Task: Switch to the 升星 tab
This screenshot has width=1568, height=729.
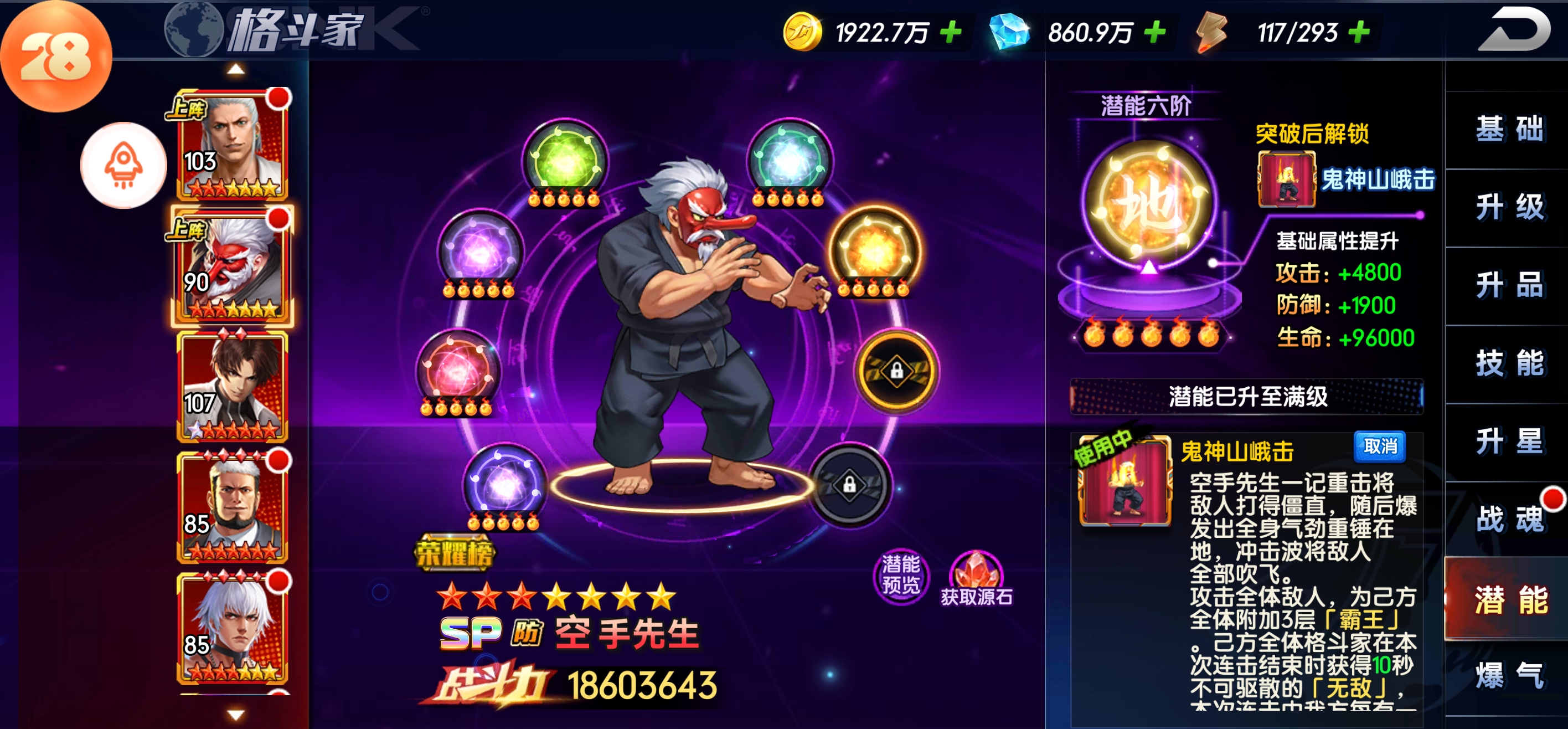Action: pos(1509,441)
